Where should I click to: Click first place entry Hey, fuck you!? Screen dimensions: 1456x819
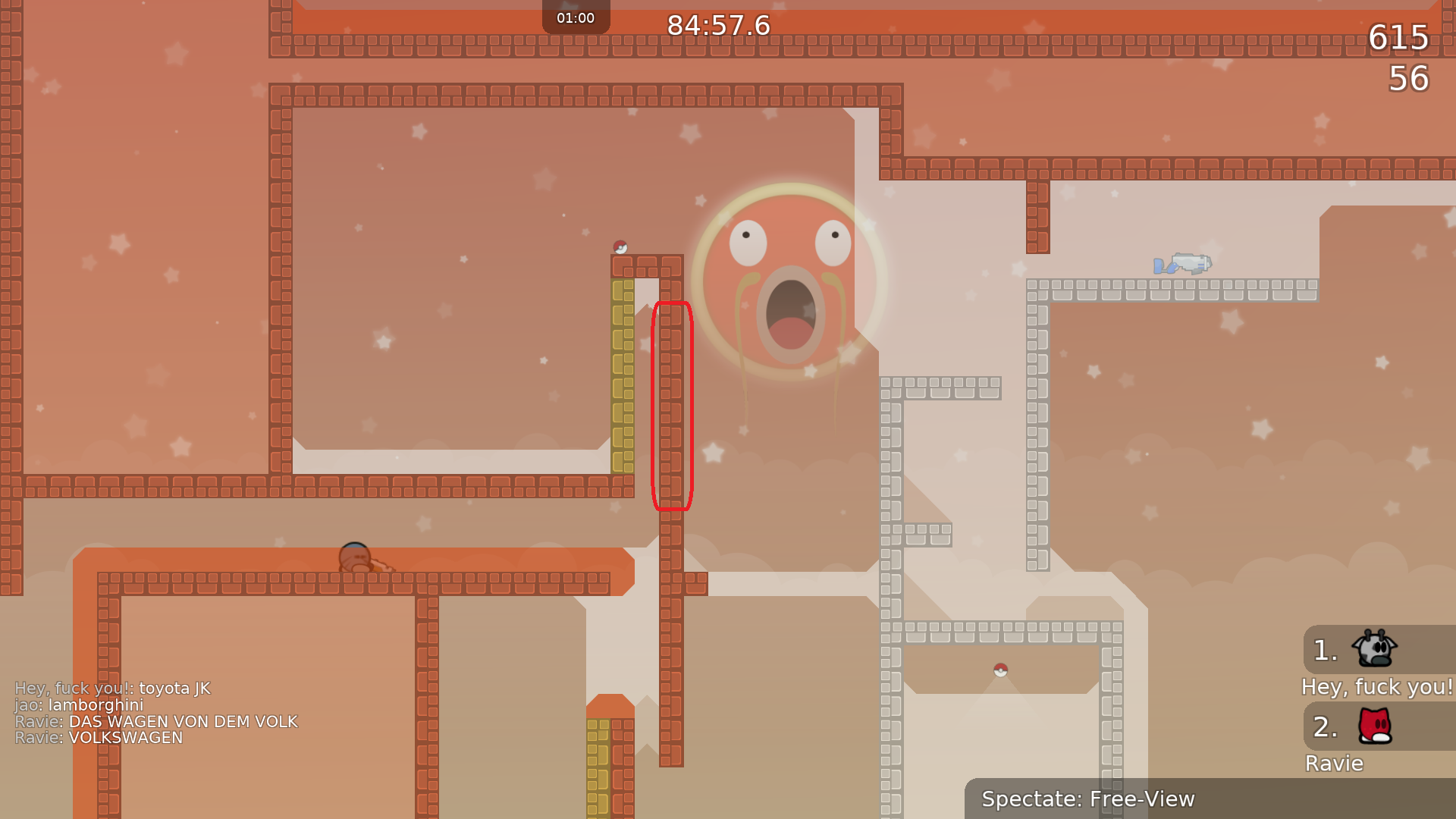pos(1376,687)
